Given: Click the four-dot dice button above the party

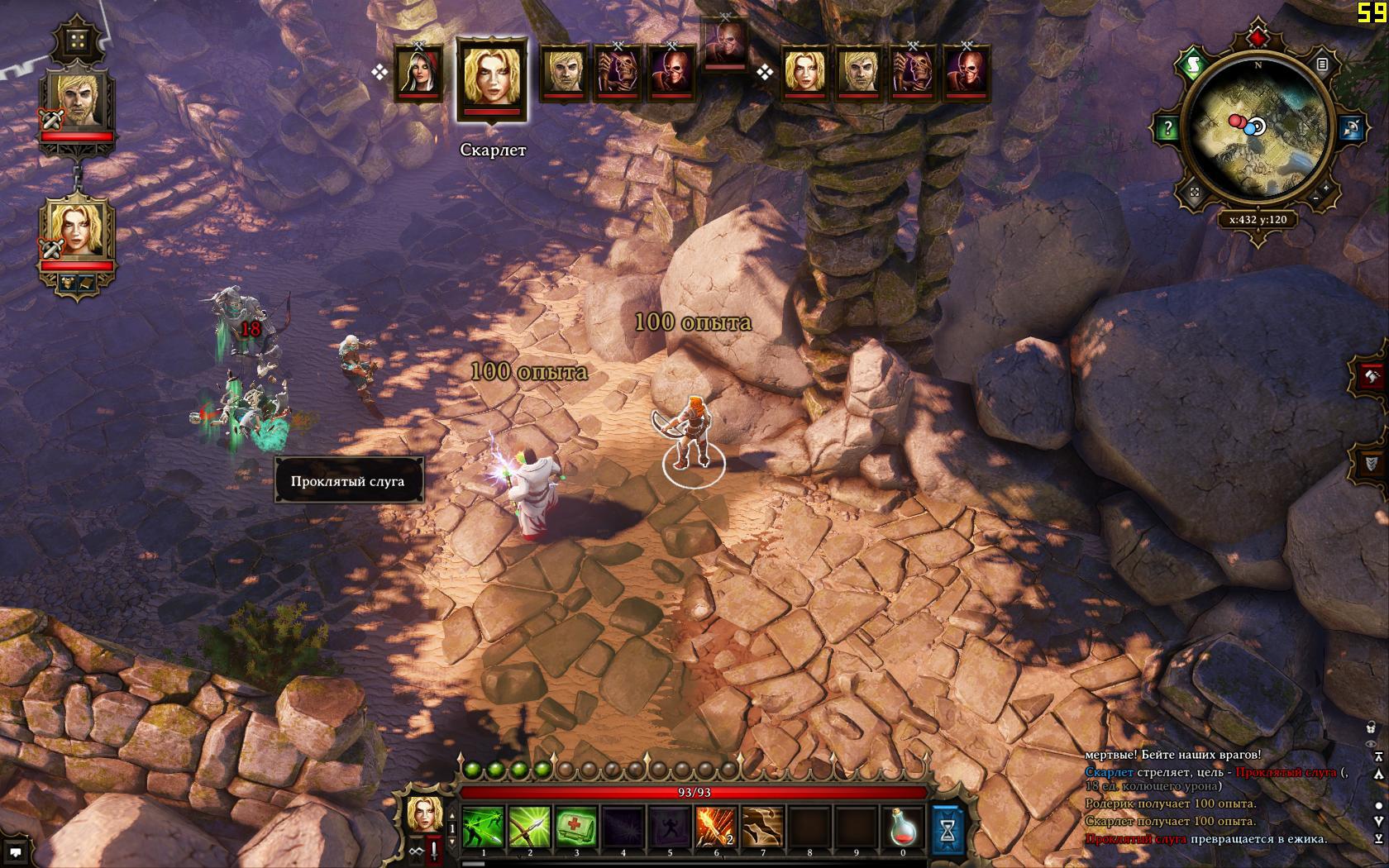Looking at the screenshot, I should (x=79, y=42).
